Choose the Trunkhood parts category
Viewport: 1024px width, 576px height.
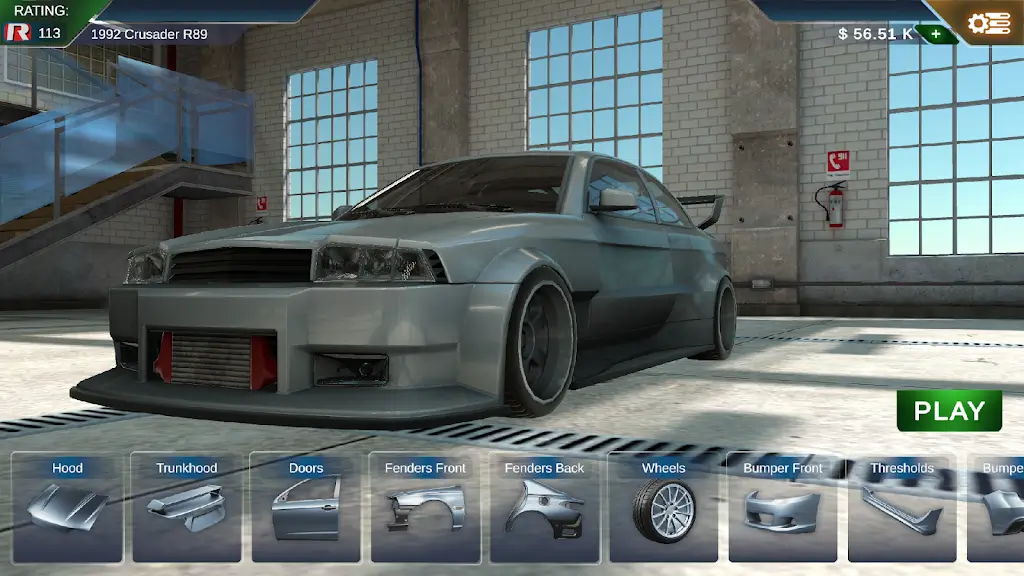(186, 506)
